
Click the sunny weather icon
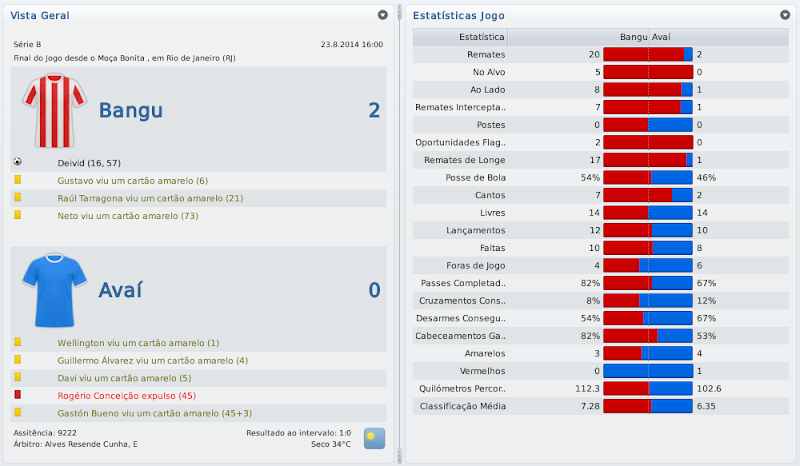pyautogui.click(x=374, y=437)
